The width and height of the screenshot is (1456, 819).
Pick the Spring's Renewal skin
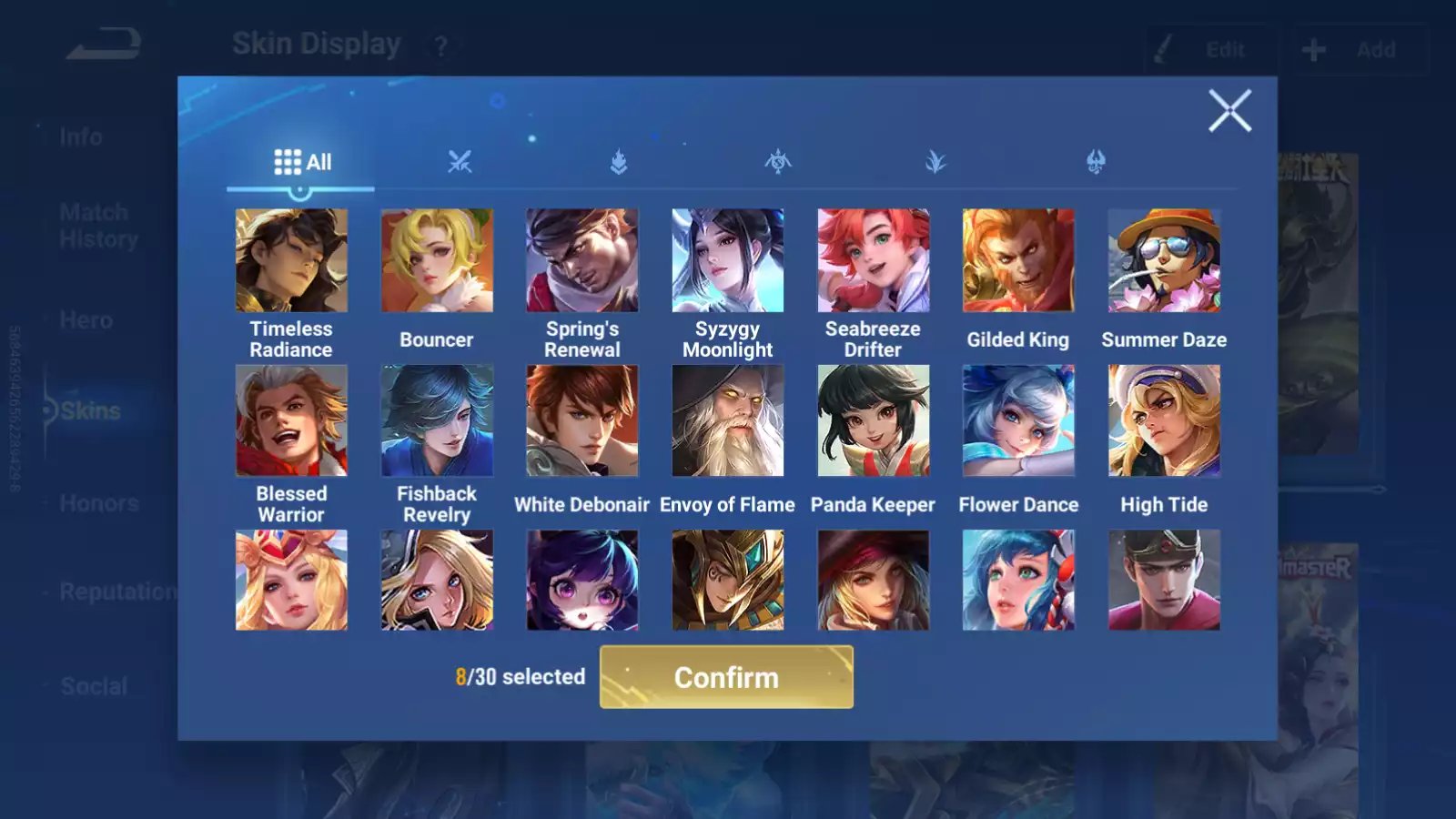582,261
